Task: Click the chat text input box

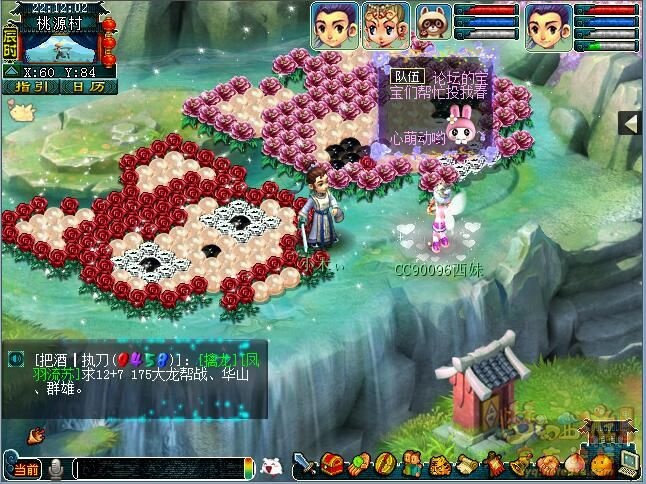Action: (x=160, y=468)
